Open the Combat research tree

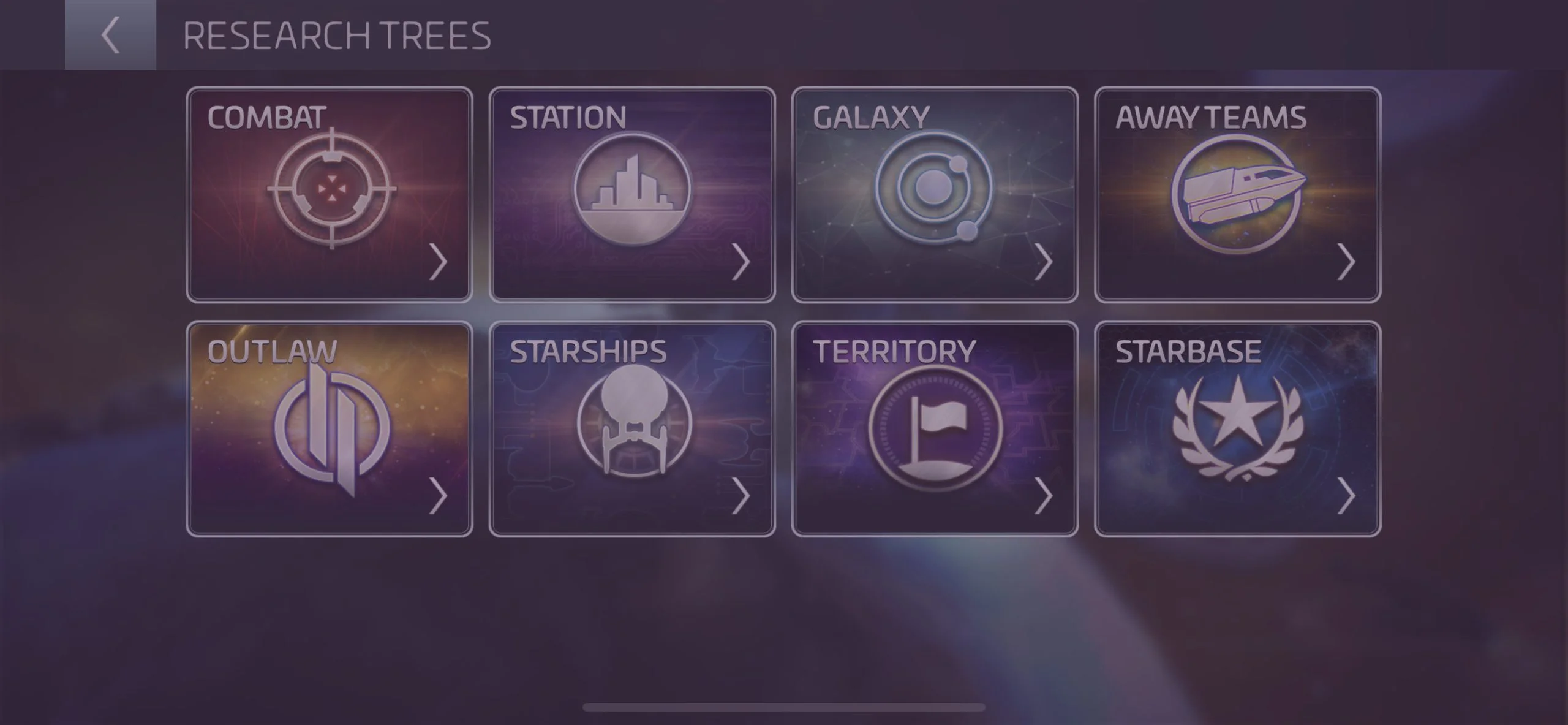[x=330, y=195]
